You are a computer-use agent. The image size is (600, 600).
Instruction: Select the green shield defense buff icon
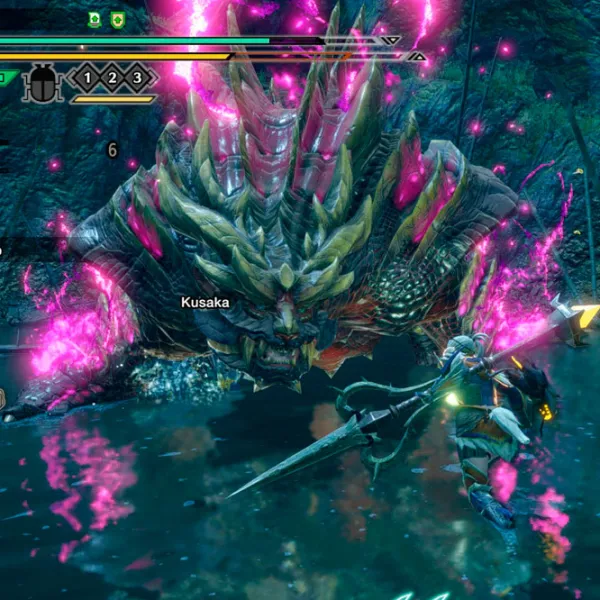(117, 19)
